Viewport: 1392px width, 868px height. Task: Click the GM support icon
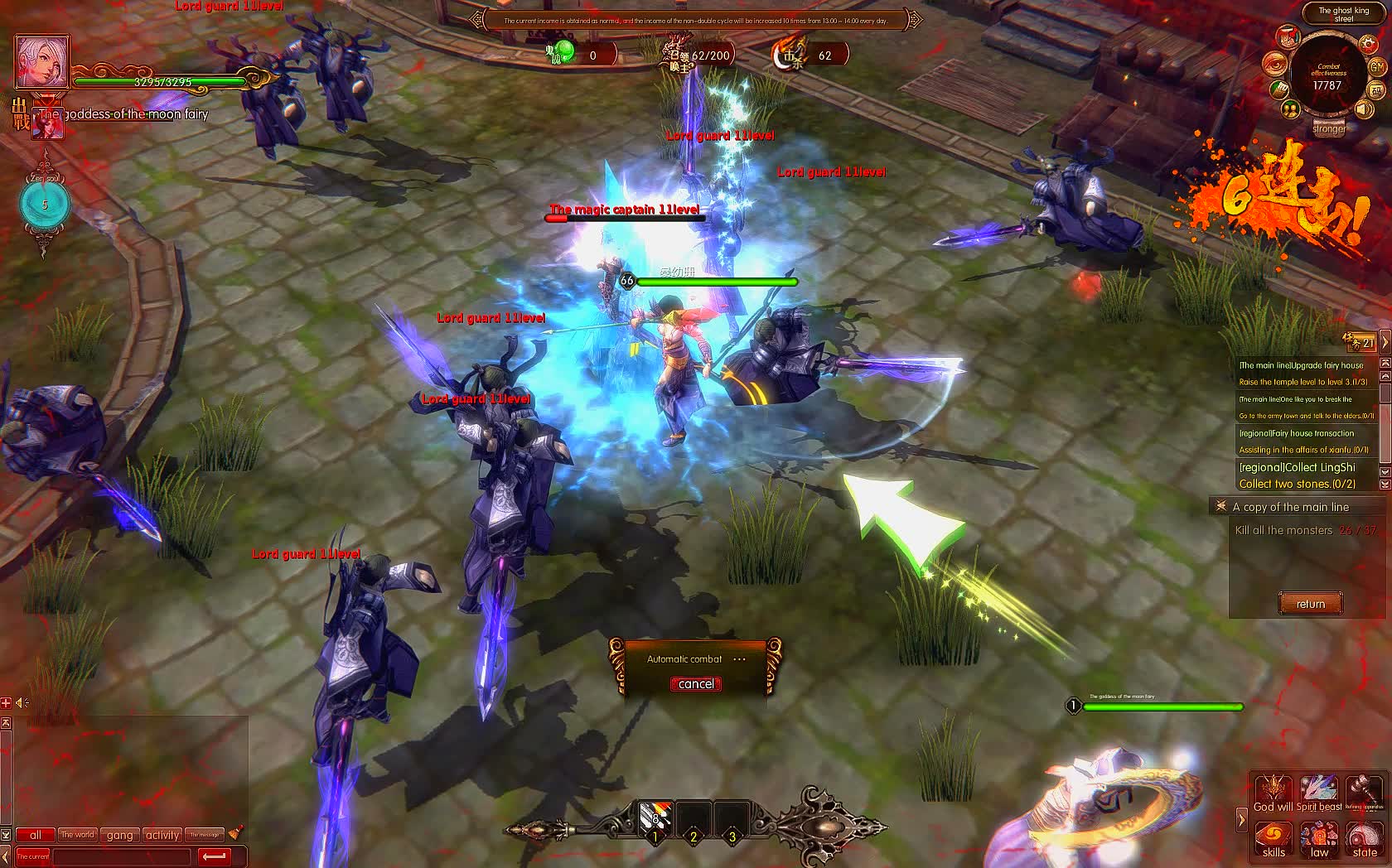coord(1377,66)
